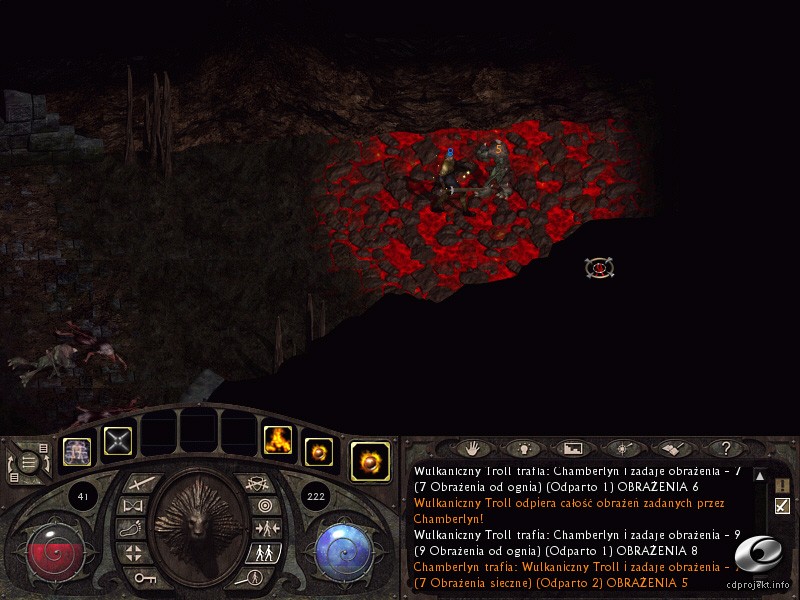Image resolution: width=800 pixels, height=600 pixels.
Task: Open the map screen icon
Action: pyautogui.click(x=572, y=449)
